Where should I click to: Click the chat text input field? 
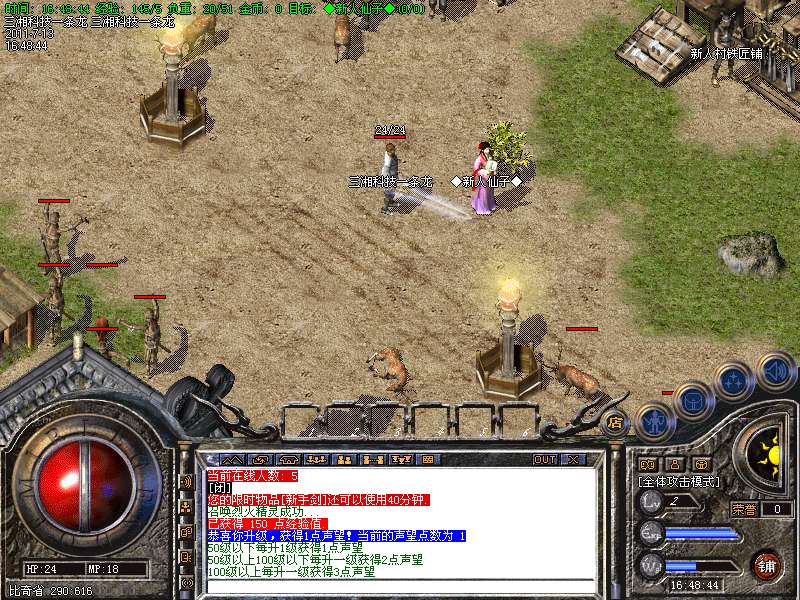point(400,585)
